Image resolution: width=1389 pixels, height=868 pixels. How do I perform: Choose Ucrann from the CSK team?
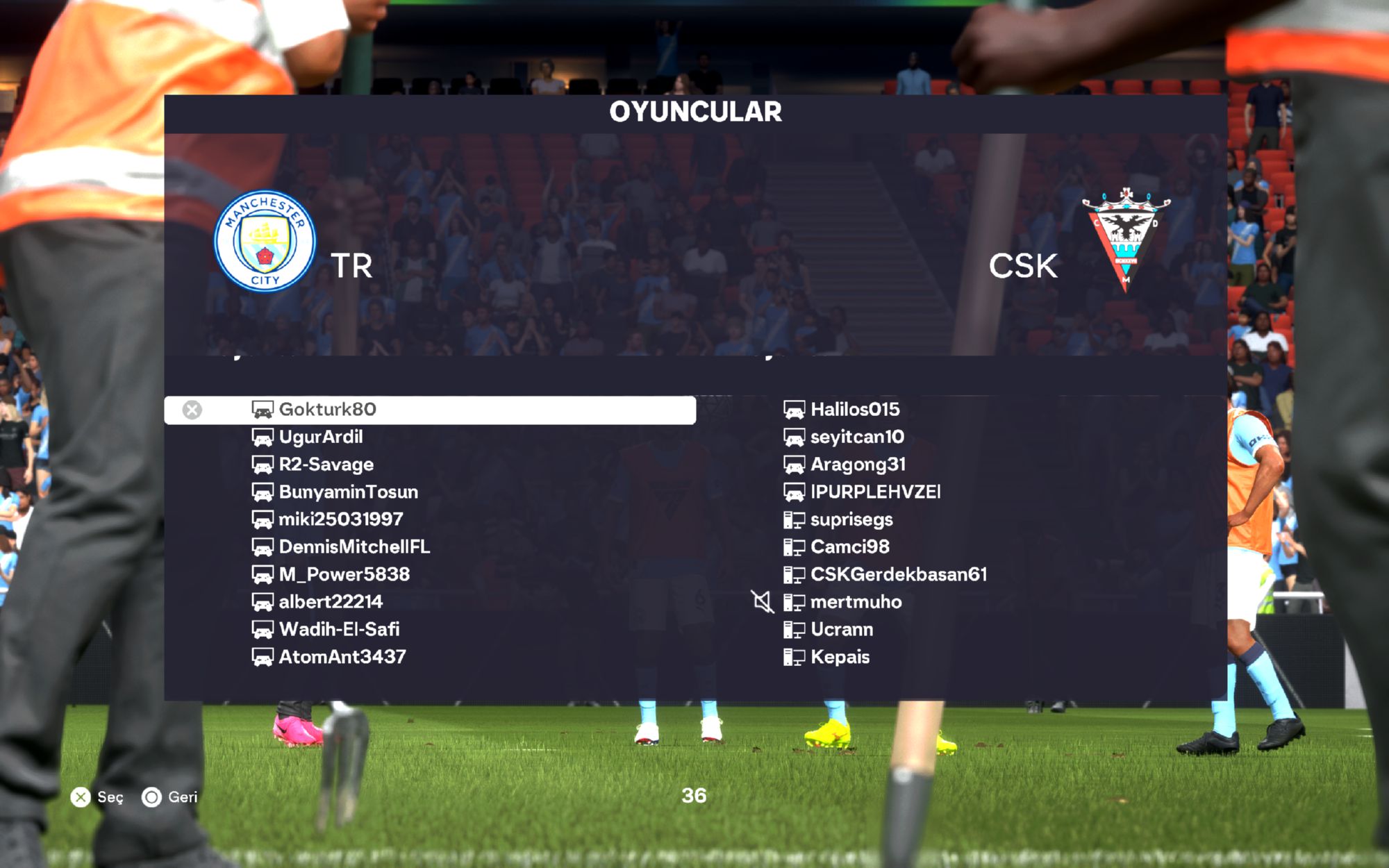point(842,629)
